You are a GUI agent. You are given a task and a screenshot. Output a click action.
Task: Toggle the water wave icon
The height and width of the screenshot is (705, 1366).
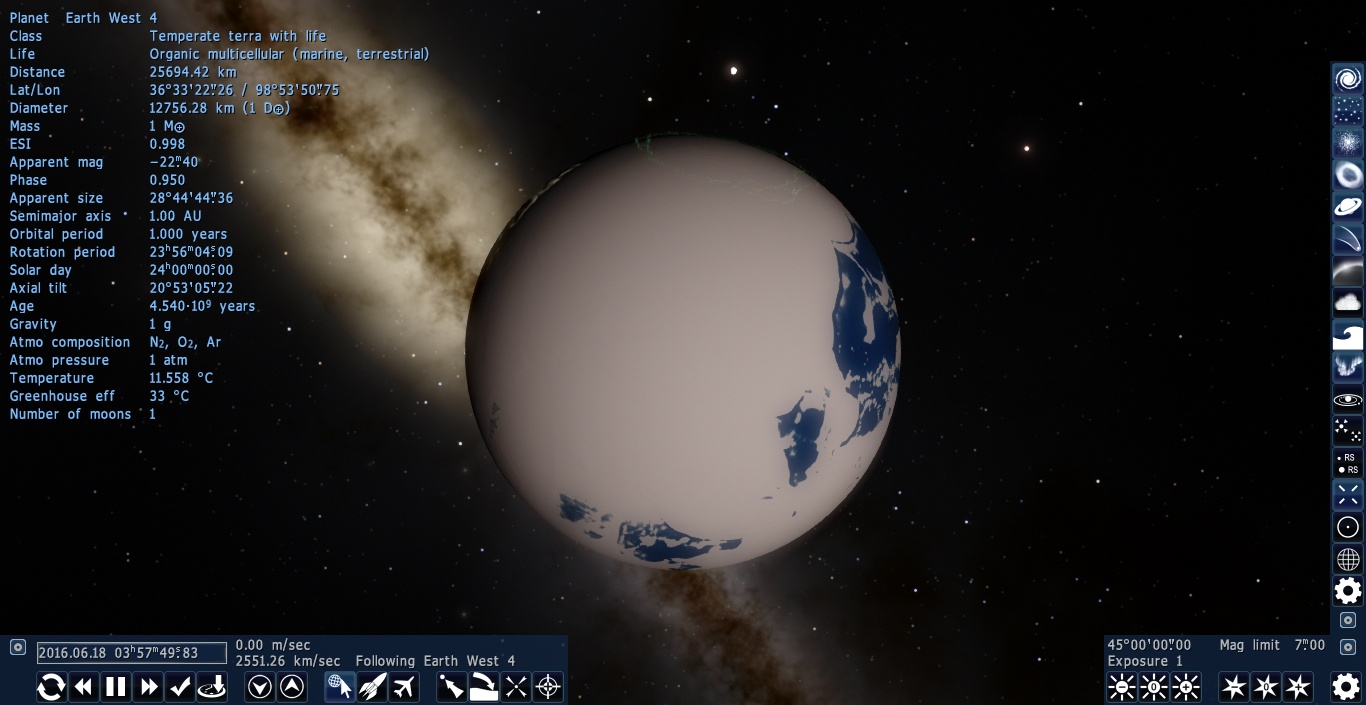click(1348, 335)
